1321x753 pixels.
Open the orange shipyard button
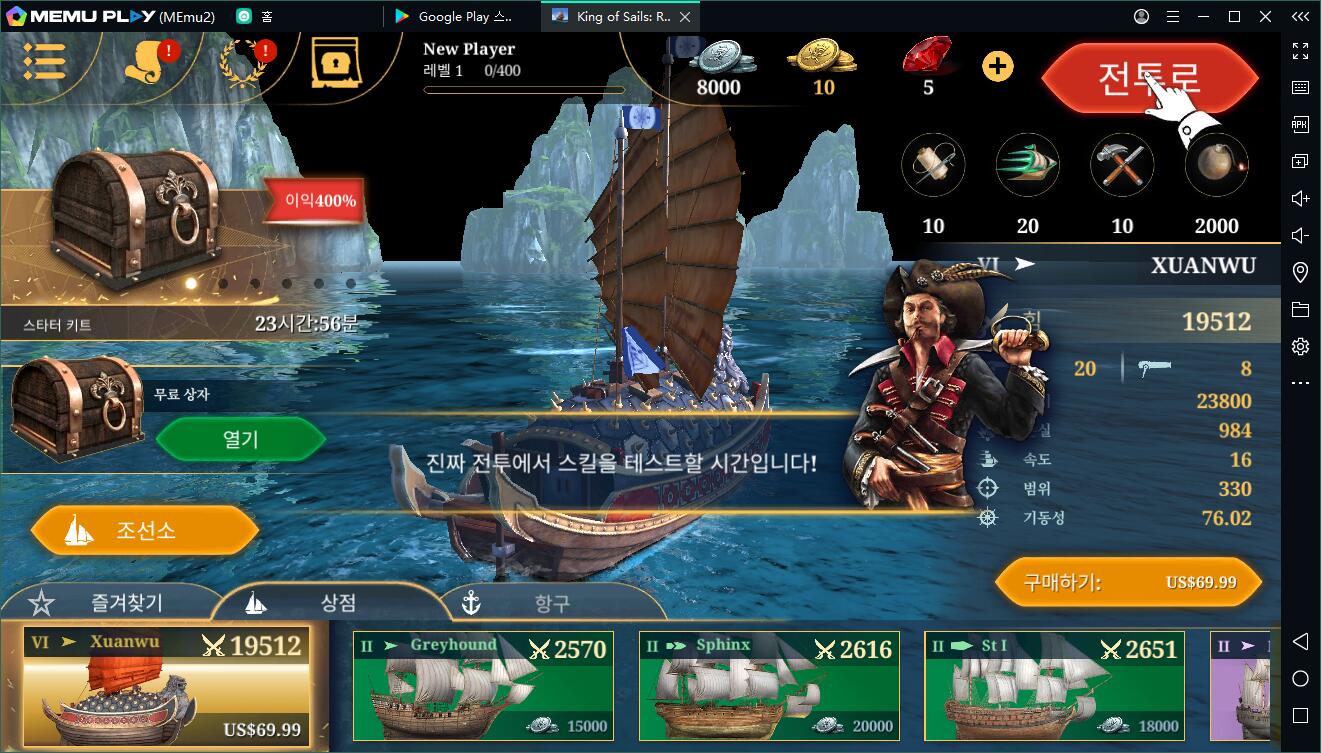point(144,530)
